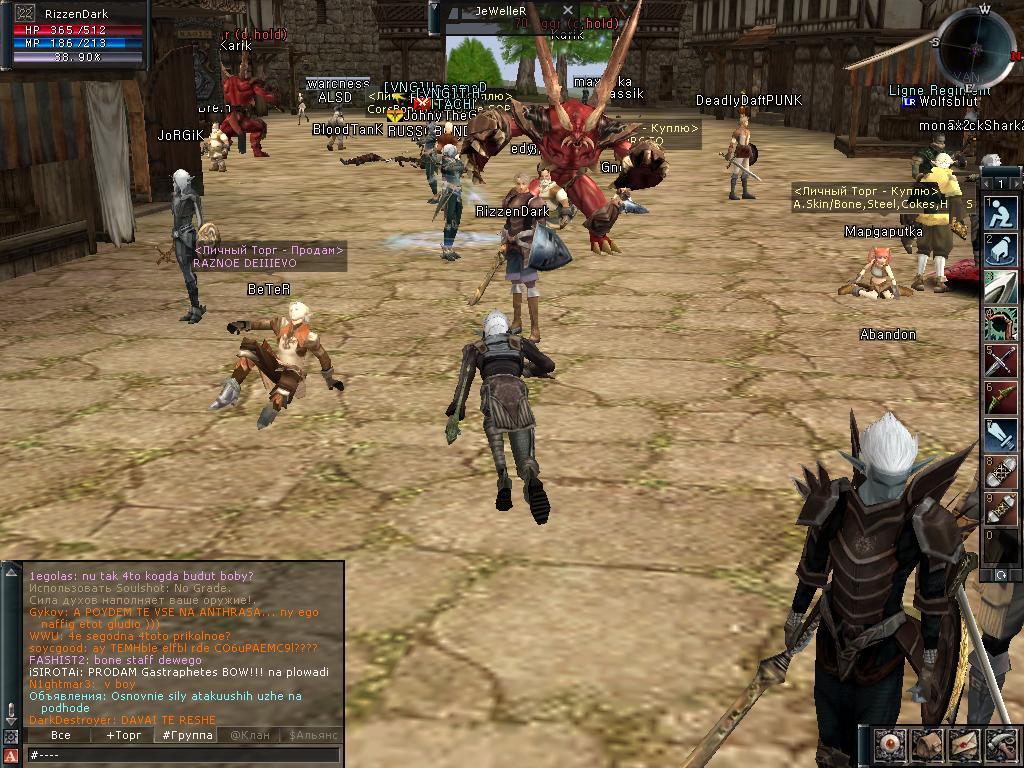Switch to the Все chat tab
Viewport: 1024px width, 768px height.
[60, 735]
